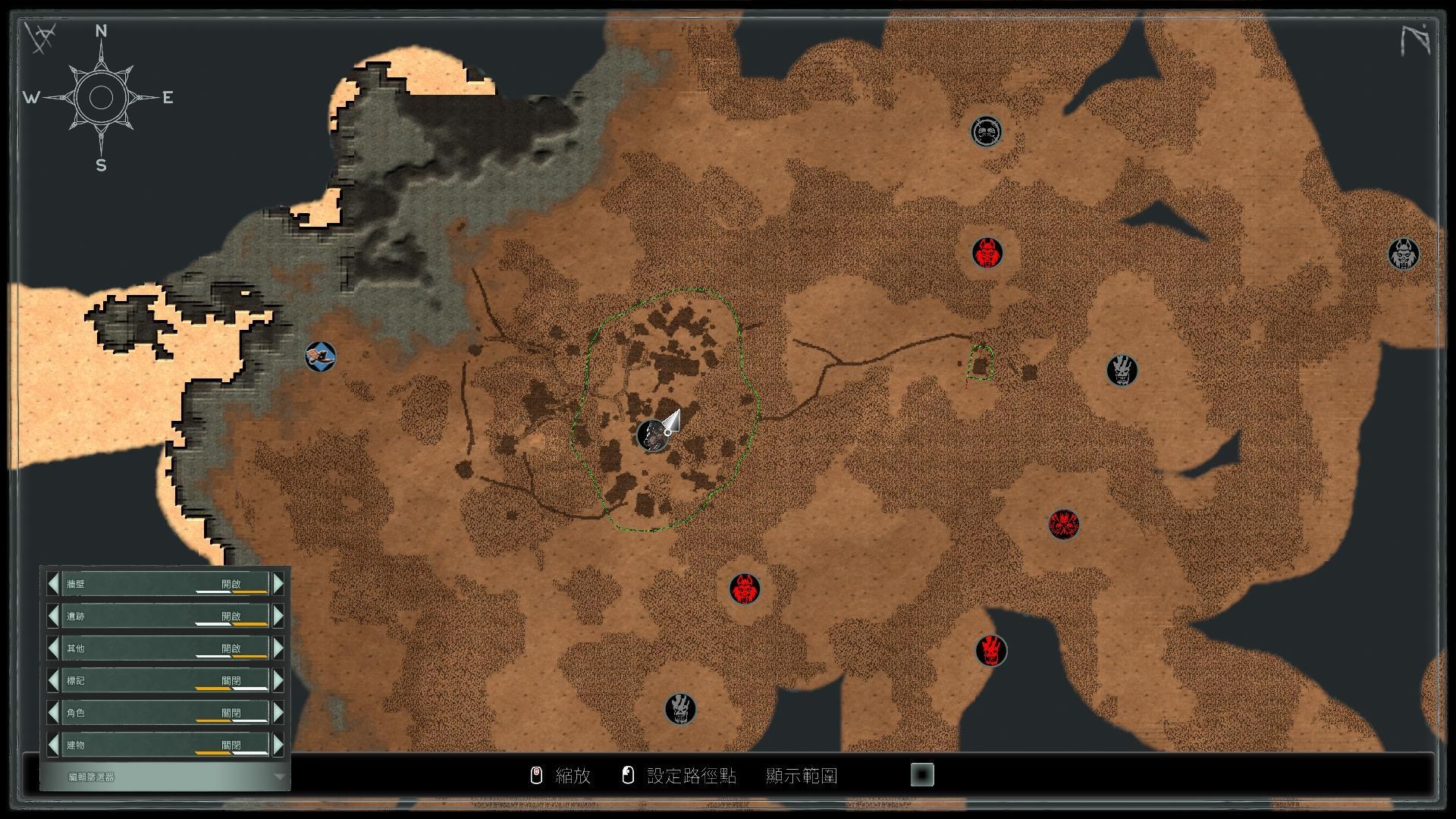
Task: Select the player squad marker in town
Action: pos(651,435)
